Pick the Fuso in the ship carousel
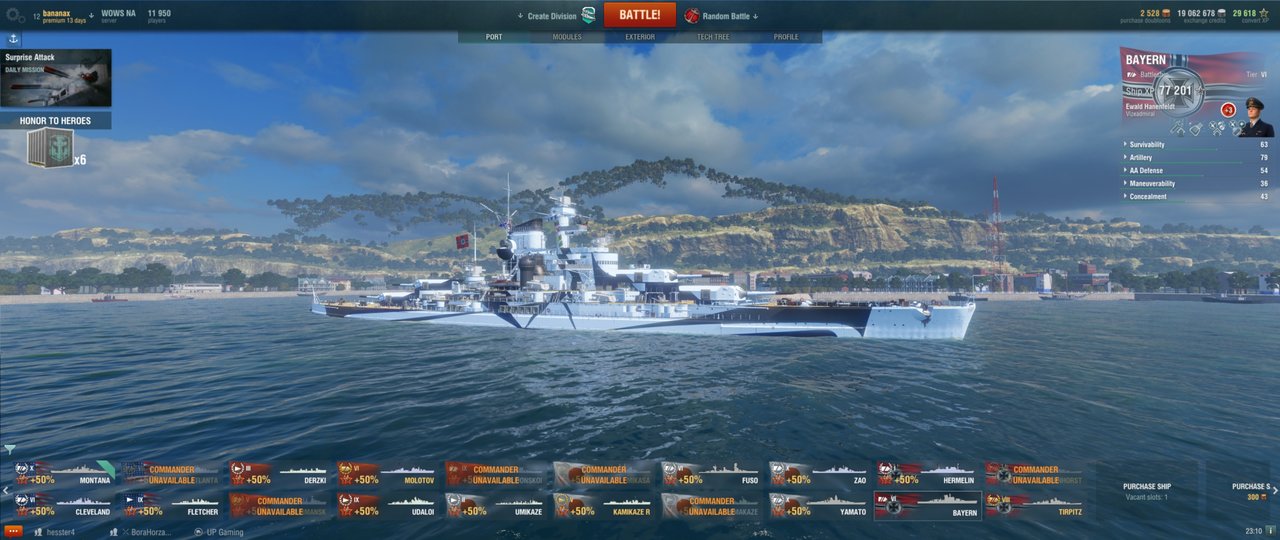 tap(713, 474)
